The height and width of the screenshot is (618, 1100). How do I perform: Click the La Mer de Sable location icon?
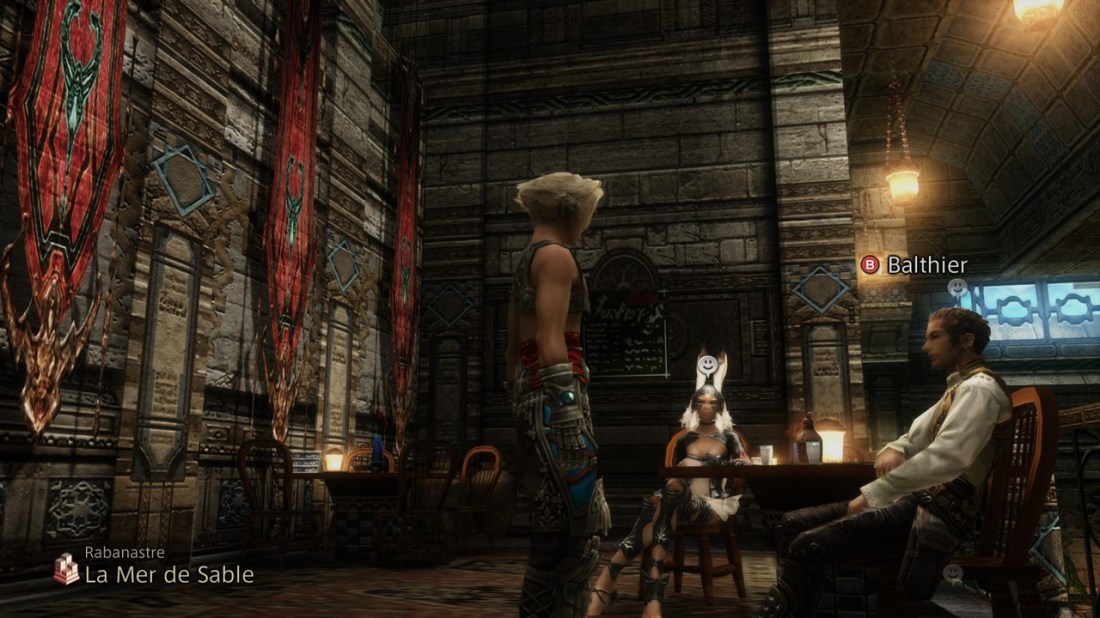tap(66, 570)
